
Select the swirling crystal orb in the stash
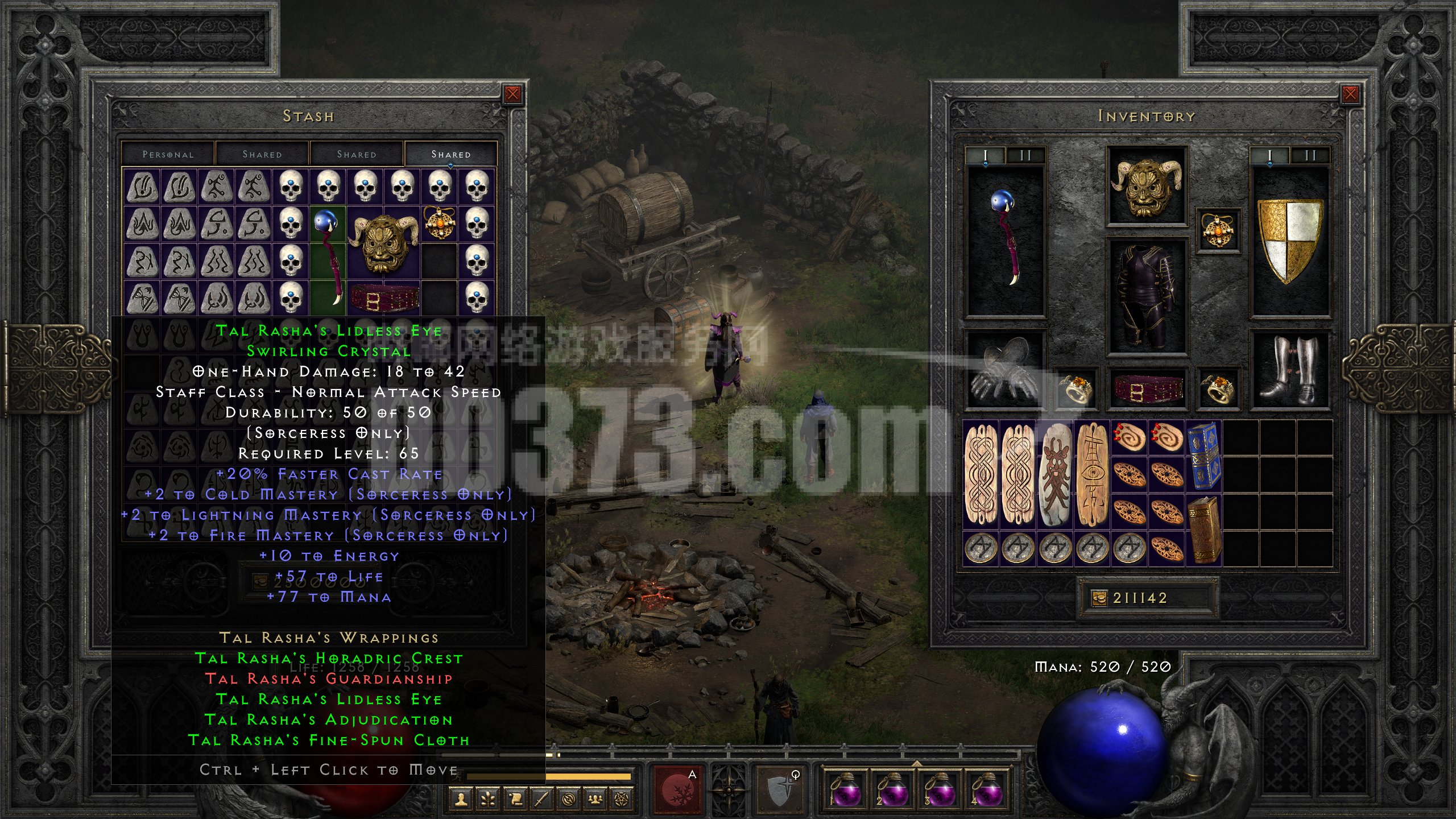(328, 255)
